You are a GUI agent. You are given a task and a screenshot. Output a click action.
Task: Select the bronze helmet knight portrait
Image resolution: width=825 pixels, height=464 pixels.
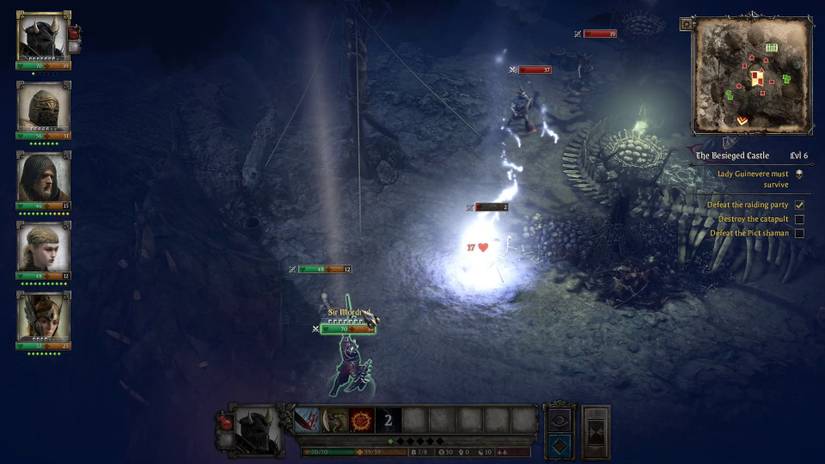(43, 107)
